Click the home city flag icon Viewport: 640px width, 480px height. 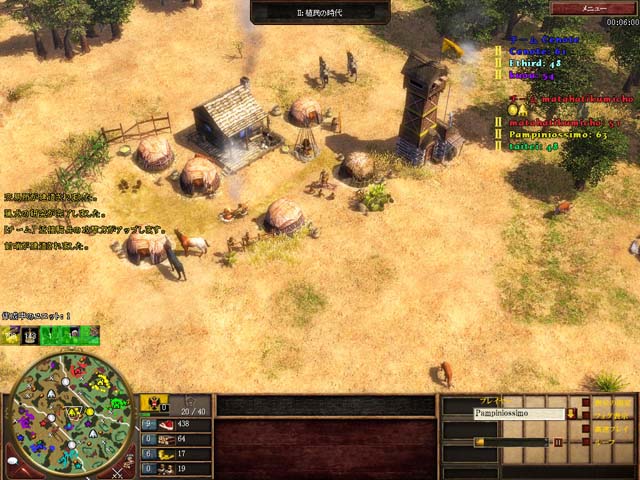[153, 404]
